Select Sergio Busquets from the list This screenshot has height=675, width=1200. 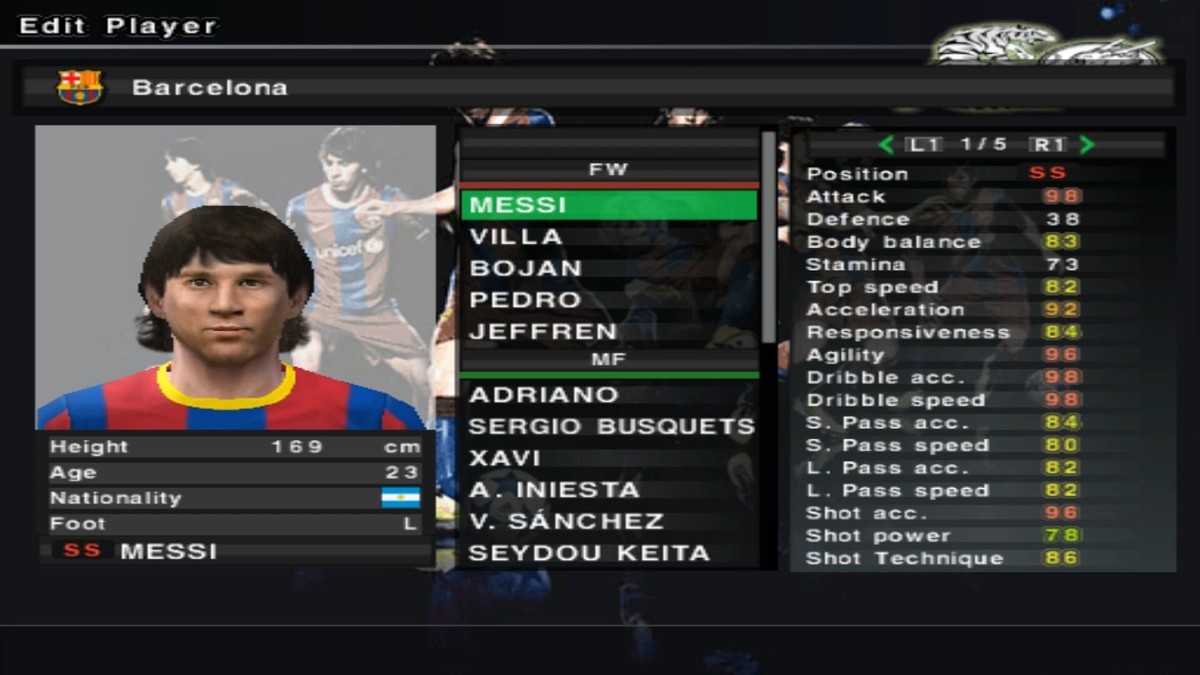pyautogui.click(x=610, y=427)
